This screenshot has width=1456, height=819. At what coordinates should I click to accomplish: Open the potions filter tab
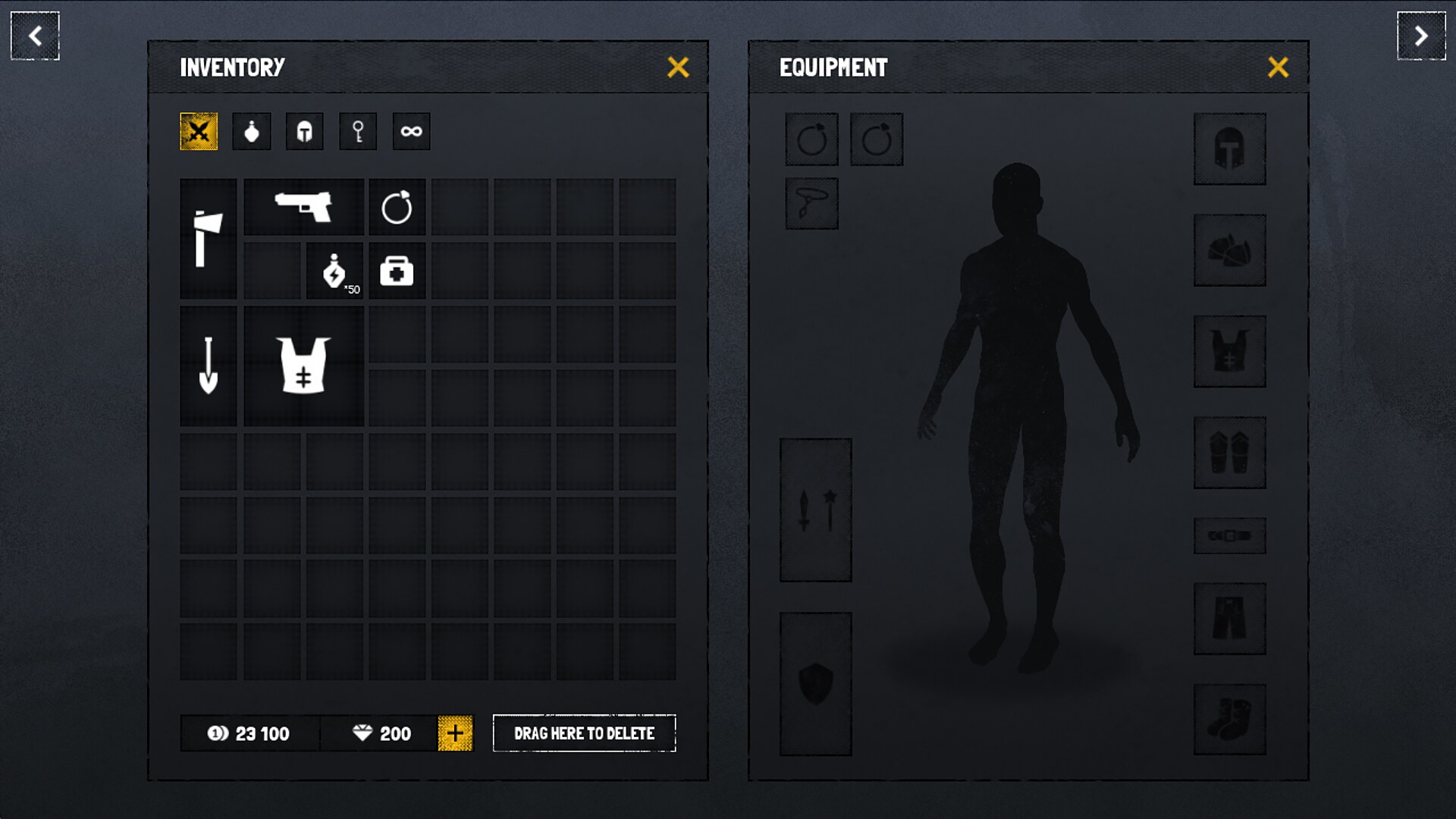click(252, 130)
